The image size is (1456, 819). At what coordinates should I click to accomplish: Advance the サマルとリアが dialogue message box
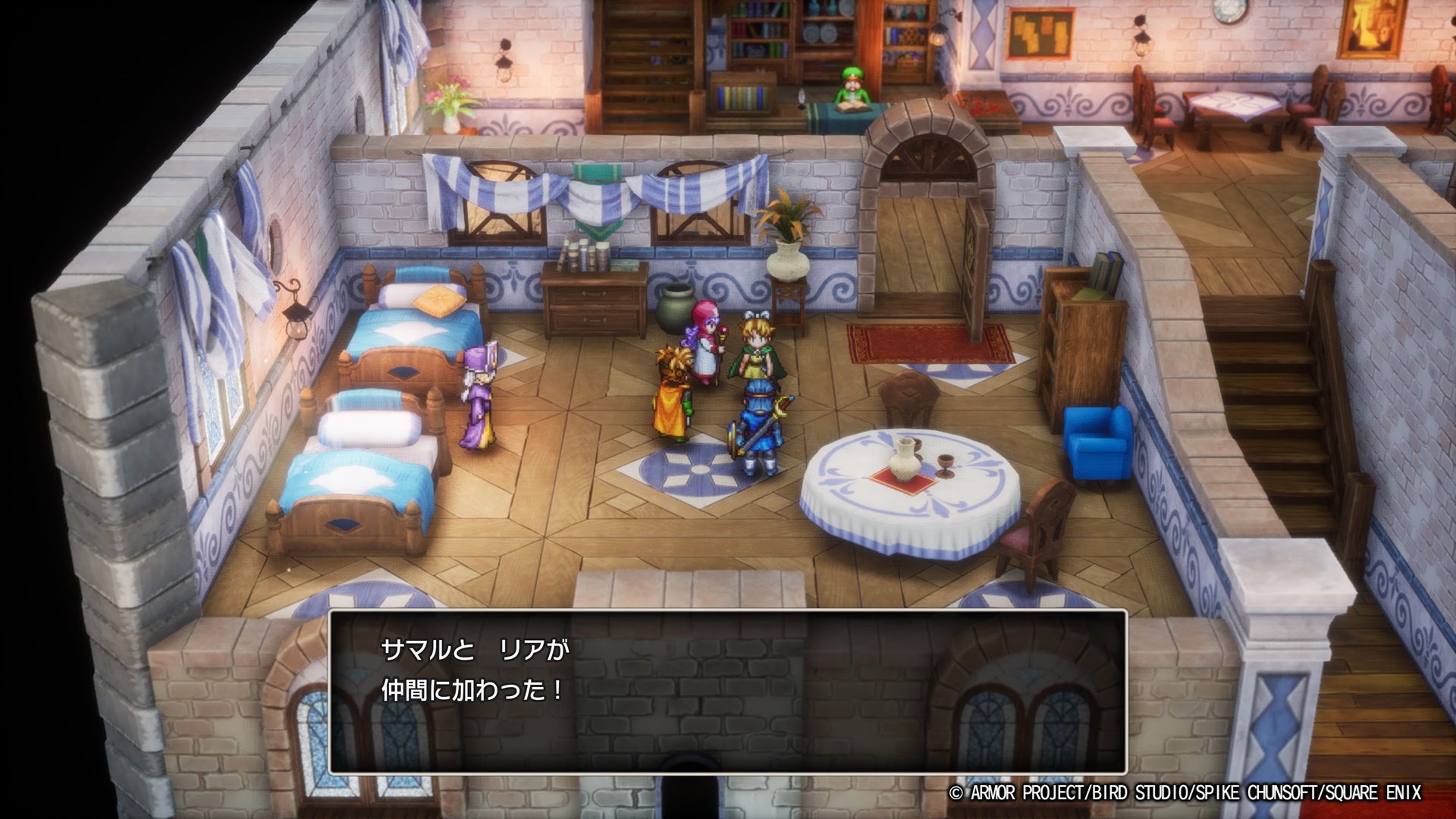[x=727, y=691]
